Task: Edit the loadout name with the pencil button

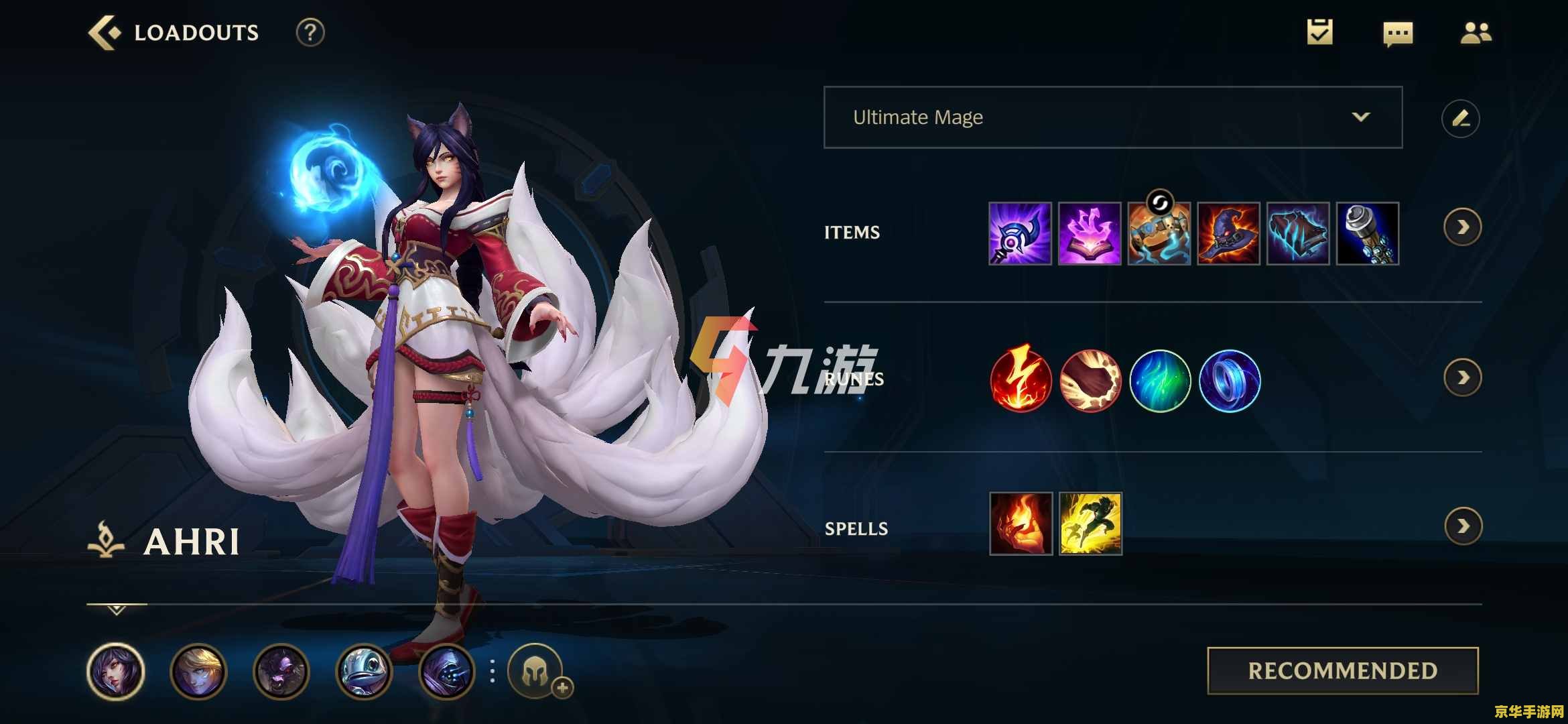Action: pyautogui.click(x=1460, y=119)
